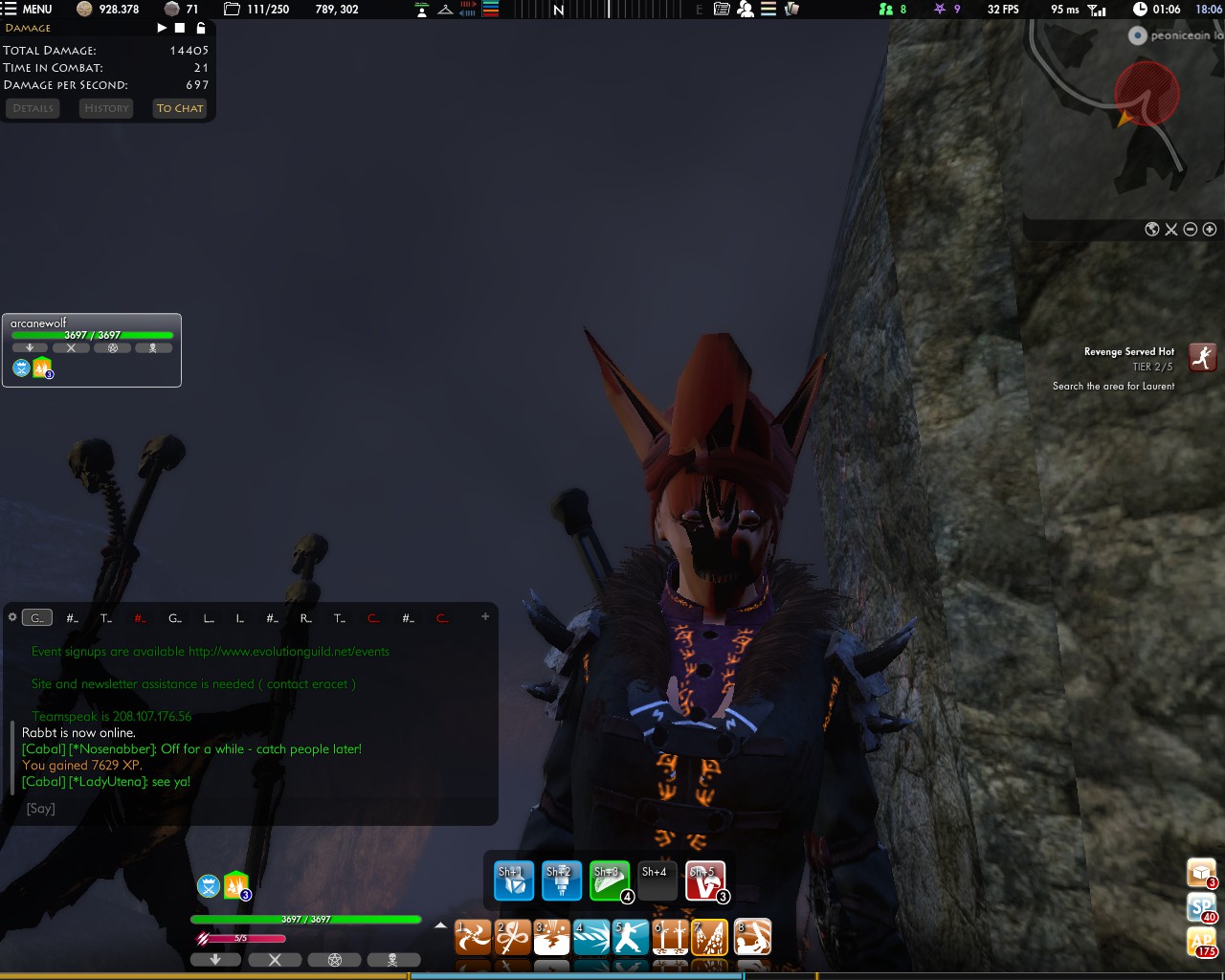
Task: Activate the Sh+5 red mushroom consumable
Action: point(704,881)
